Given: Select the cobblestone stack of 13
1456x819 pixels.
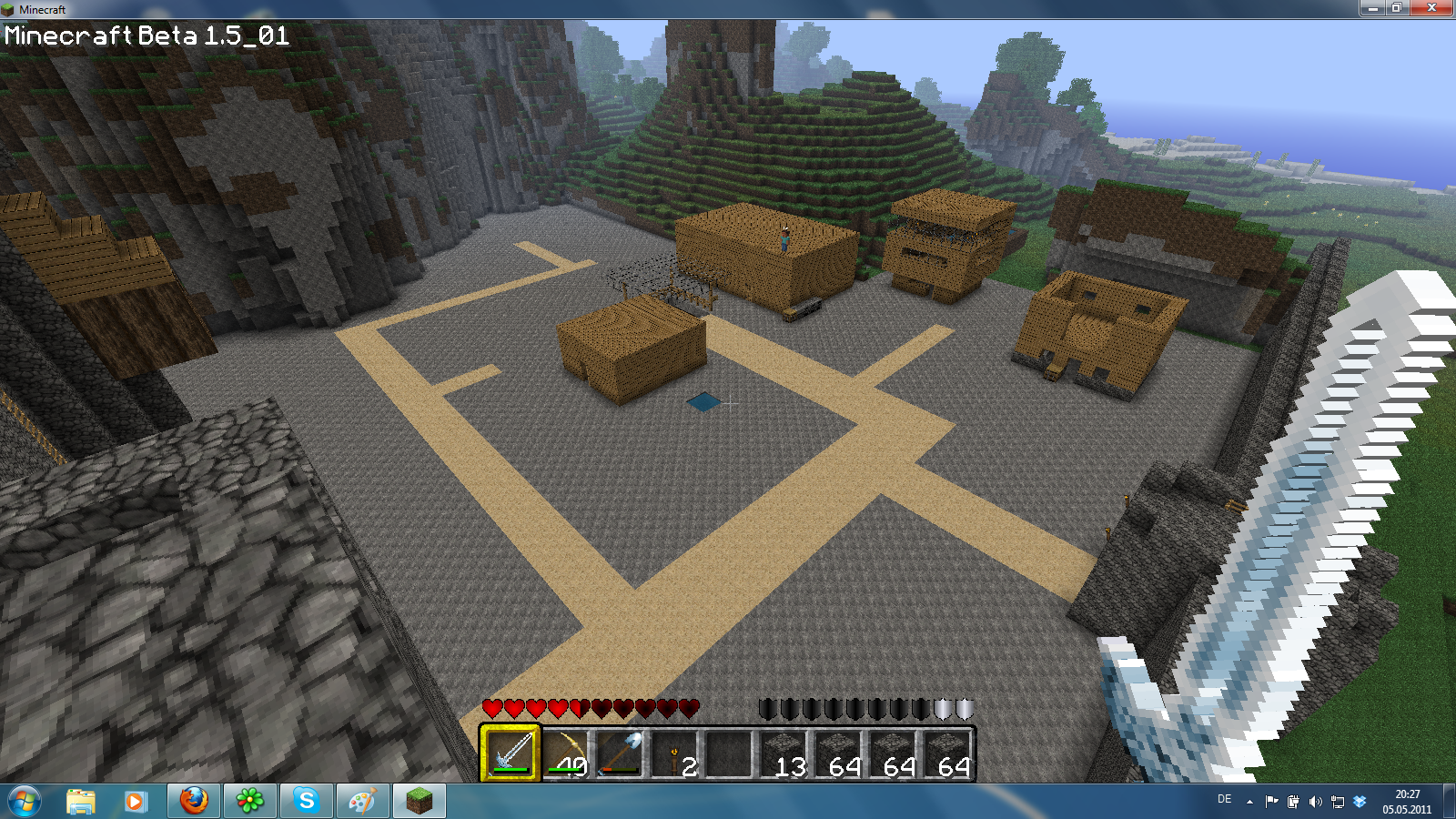Looking at the screenshot, I should coord(784,753).
